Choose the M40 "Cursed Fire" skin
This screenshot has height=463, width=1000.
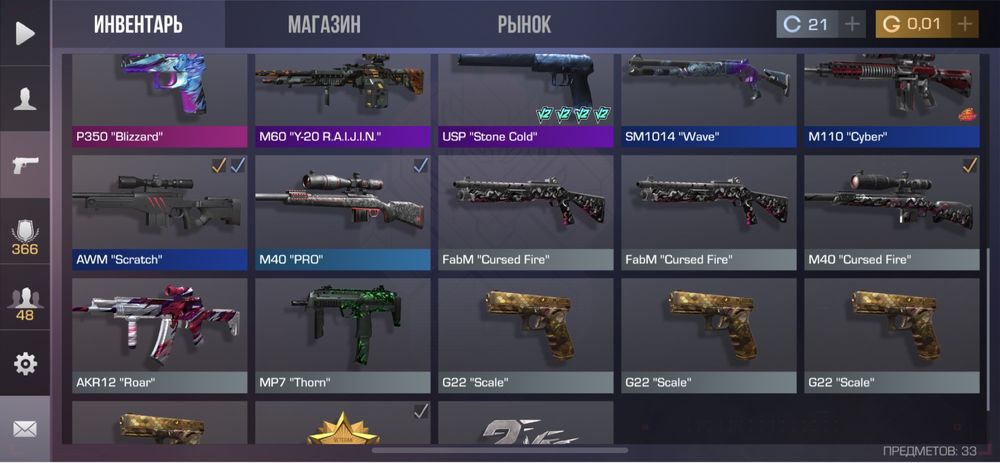(891, 212)
